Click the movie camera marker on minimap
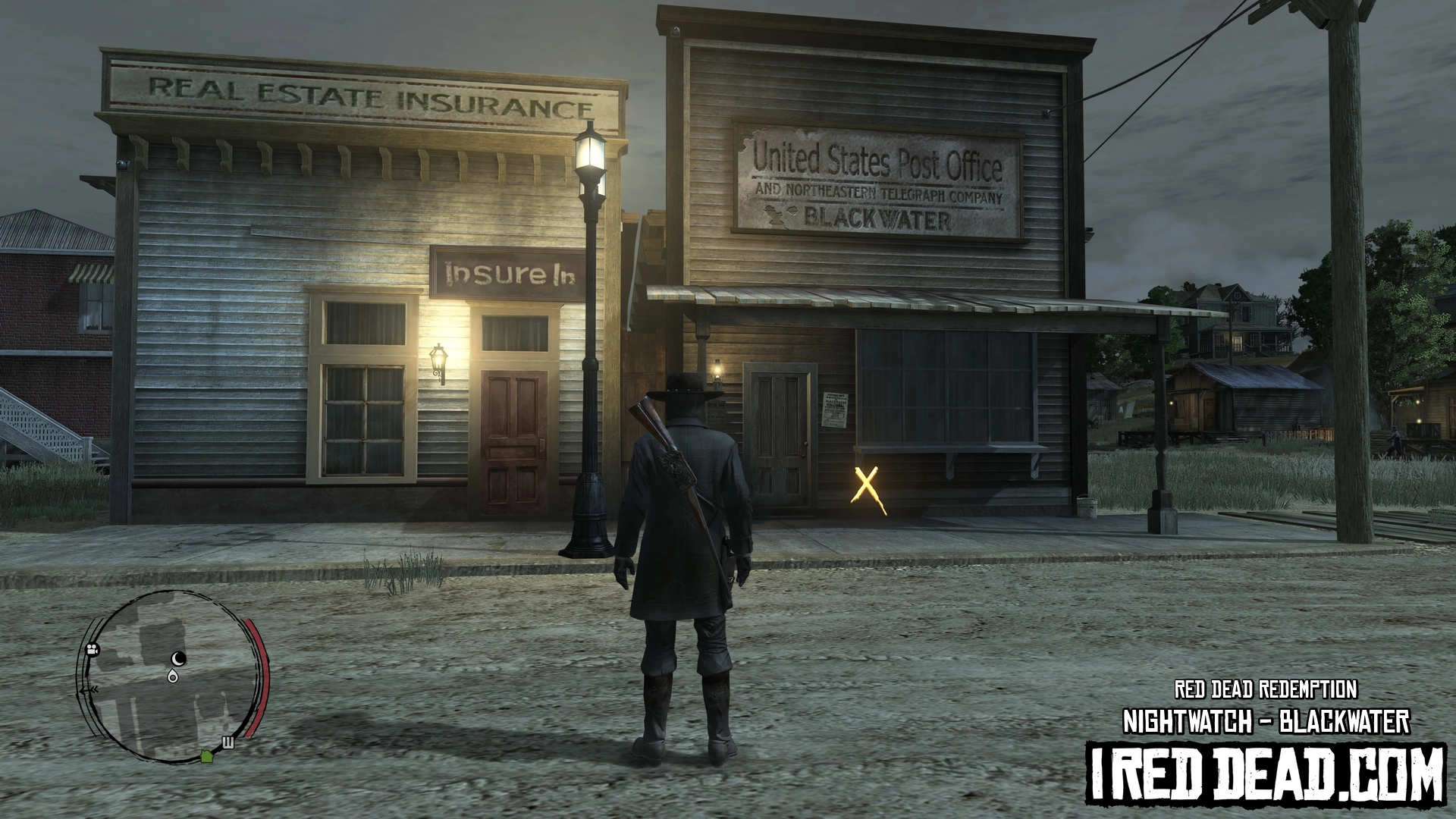 tap(93, 650)
